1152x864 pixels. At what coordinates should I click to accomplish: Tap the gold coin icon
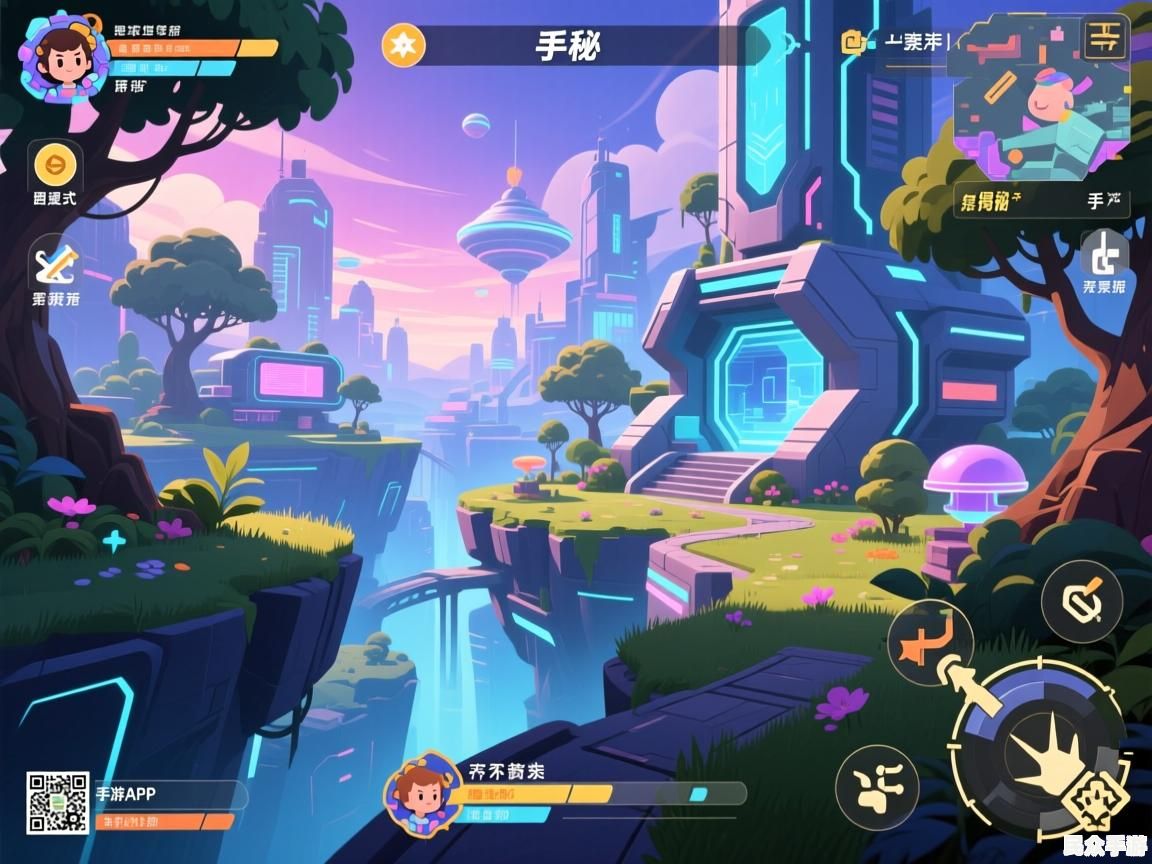pos(55,164)
